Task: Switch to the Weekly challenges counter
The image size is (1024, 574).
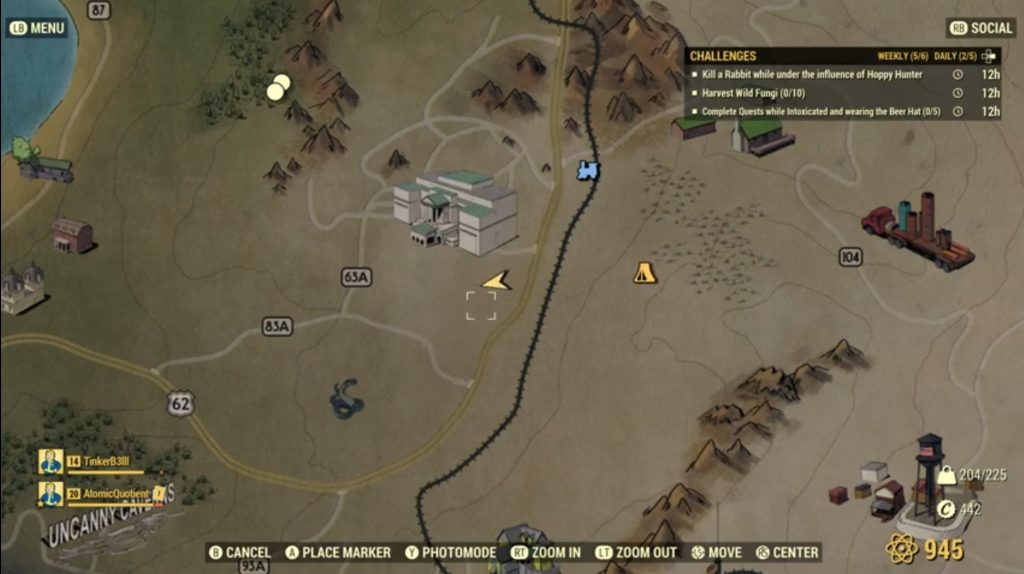Action: click(x=900, y=56)
